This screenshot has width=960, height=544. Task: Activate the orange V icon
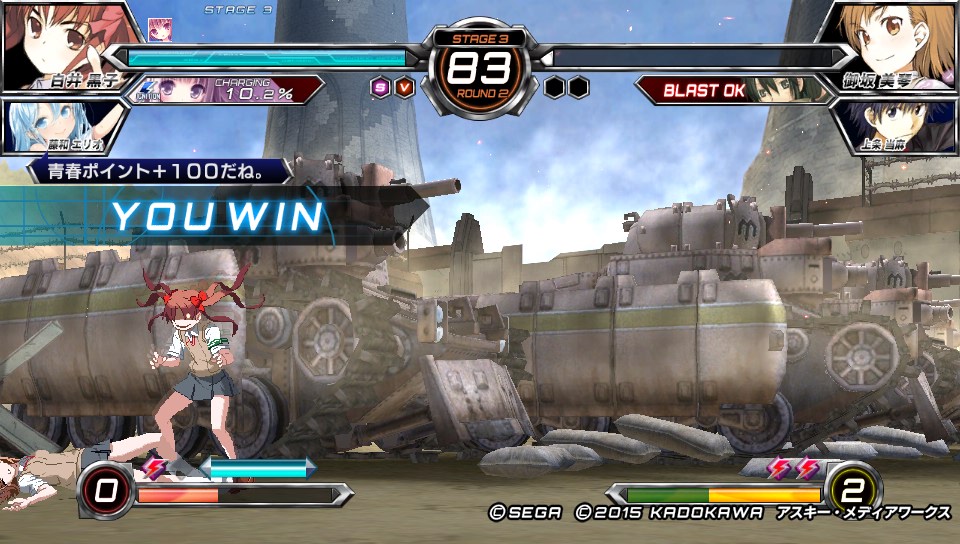[404, 87]
